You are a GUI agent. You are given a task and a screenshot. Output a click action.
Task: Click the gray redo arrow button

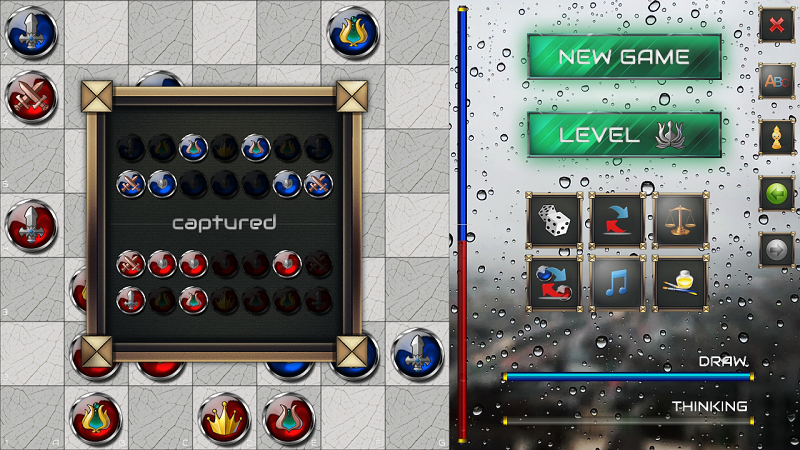click(x=776, y=249)
